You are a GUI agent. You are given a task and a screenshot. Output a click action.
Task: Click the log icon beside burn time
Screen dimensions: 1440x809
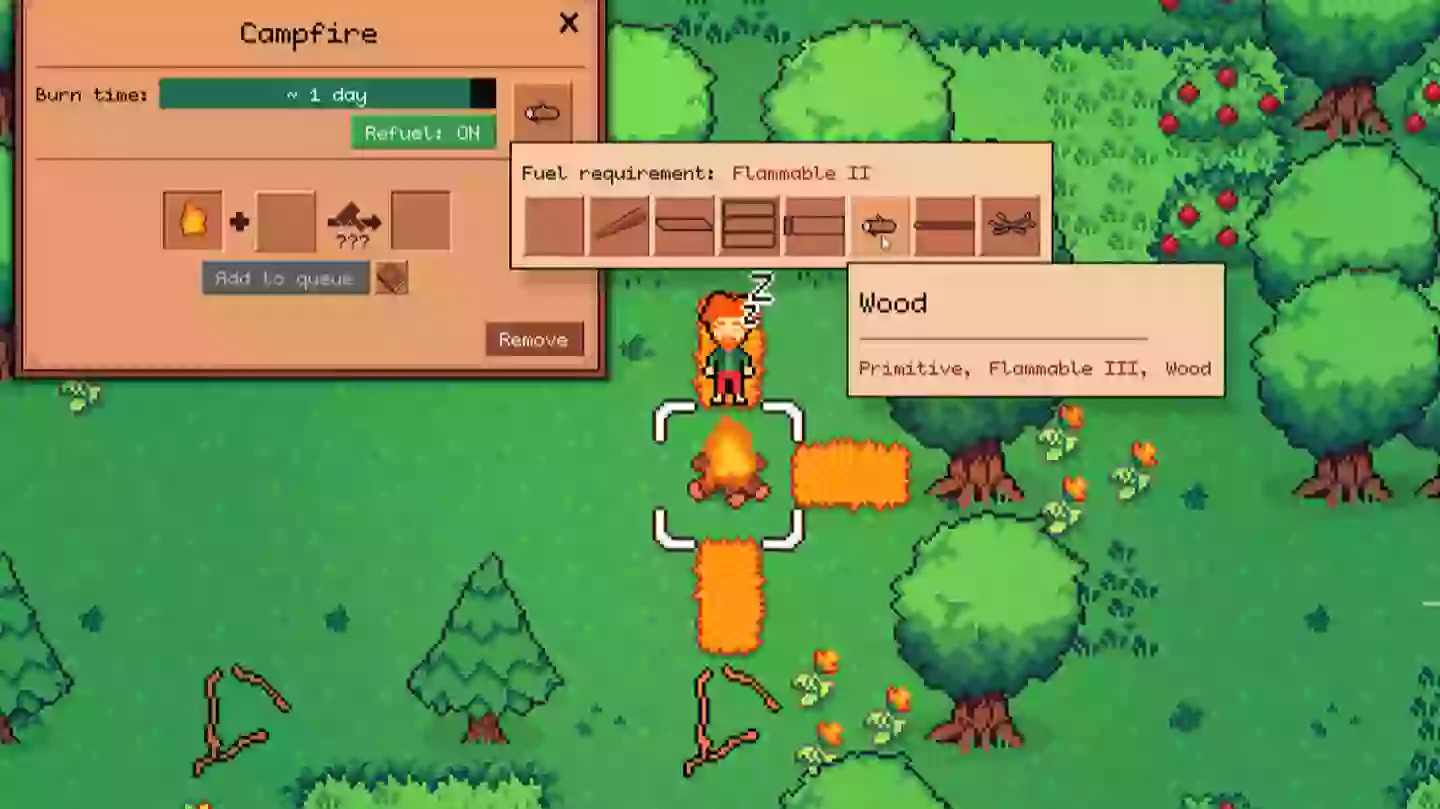click(x=541, y=113)
